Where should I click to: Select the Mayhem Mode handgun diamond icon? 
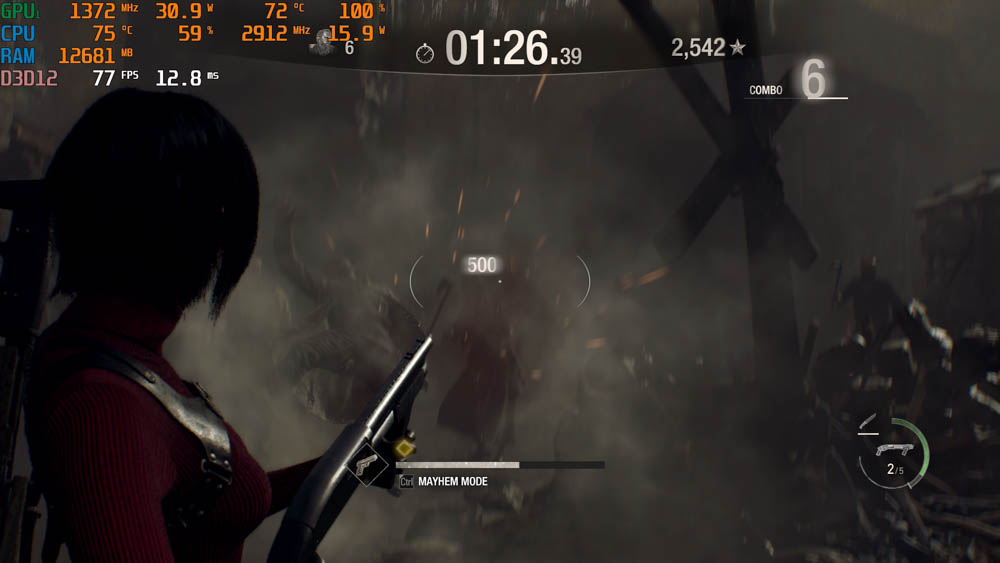coord(366,463)
